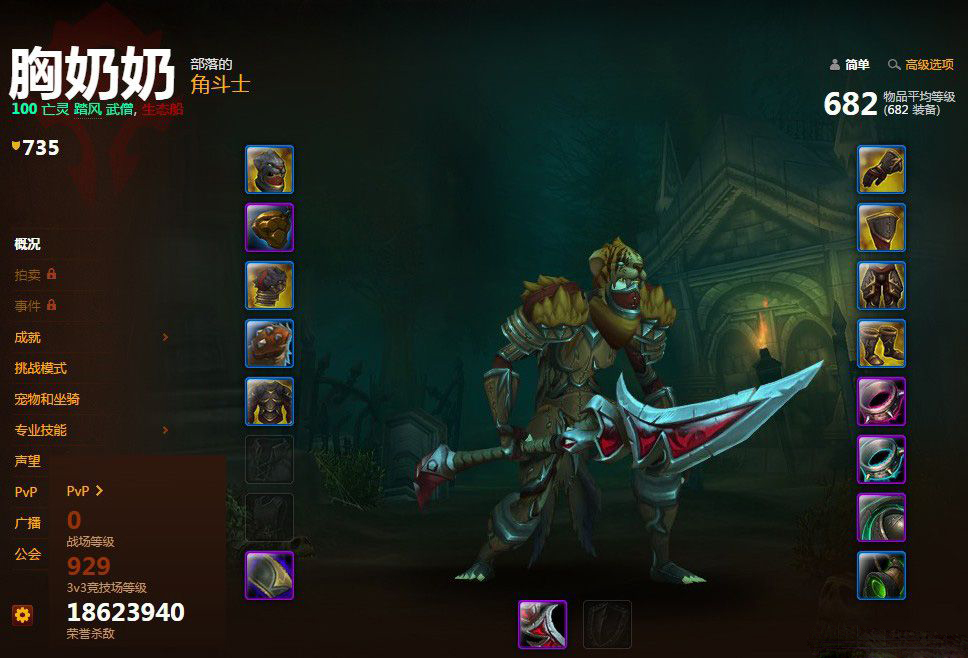The height and width of the screenshot is (658, 968).
Task: Select the boots equipment slot
Action: (881, 344)
